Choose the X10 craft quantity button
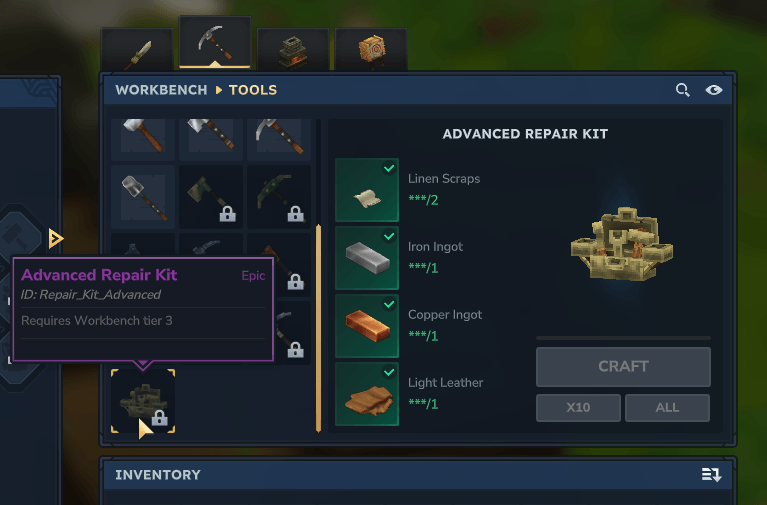Screen dimensions: 767x505 [577, 408]
